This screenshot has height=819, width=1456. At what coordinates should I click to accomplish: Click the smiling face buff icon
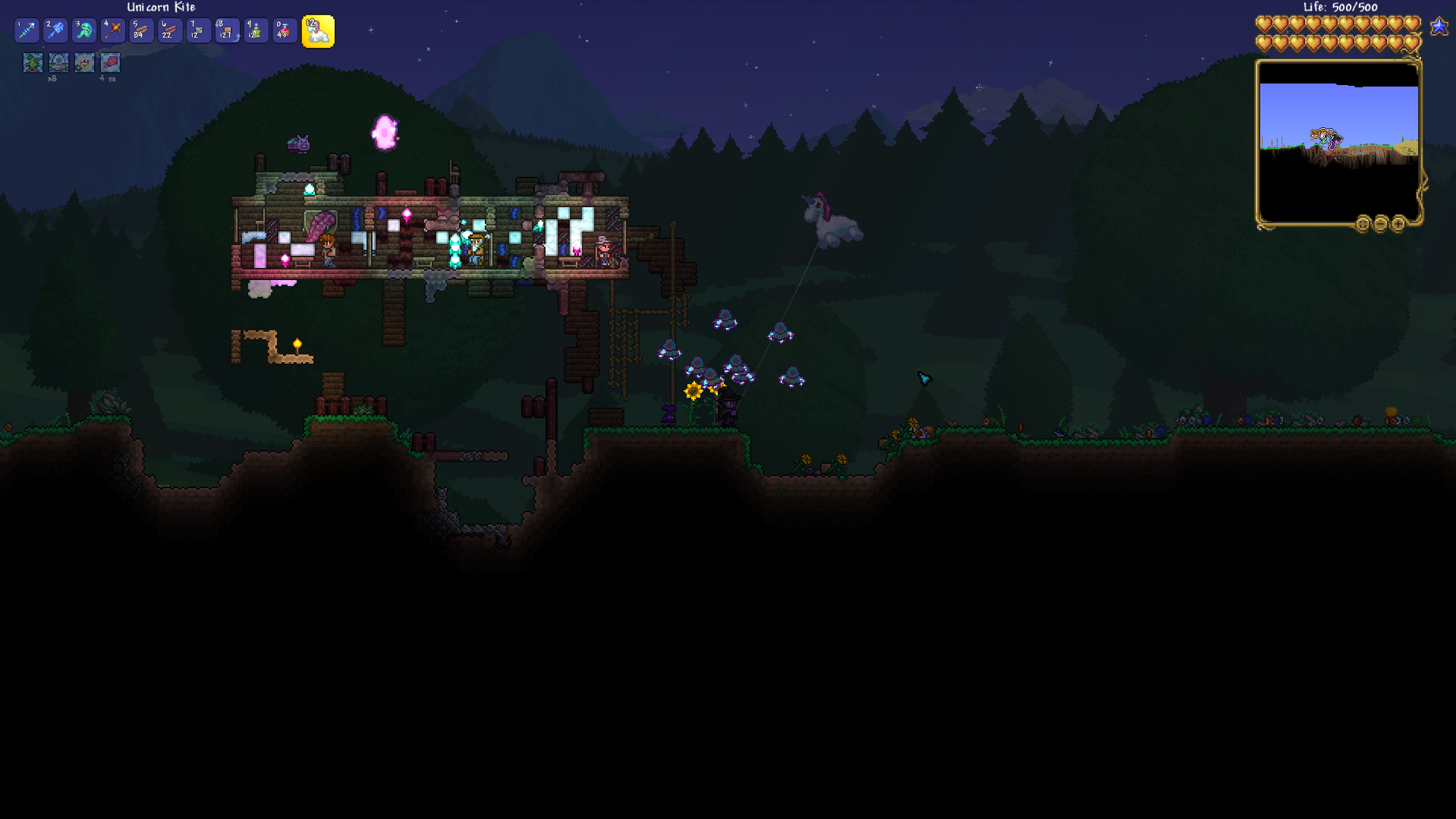[x=84, y=62]
